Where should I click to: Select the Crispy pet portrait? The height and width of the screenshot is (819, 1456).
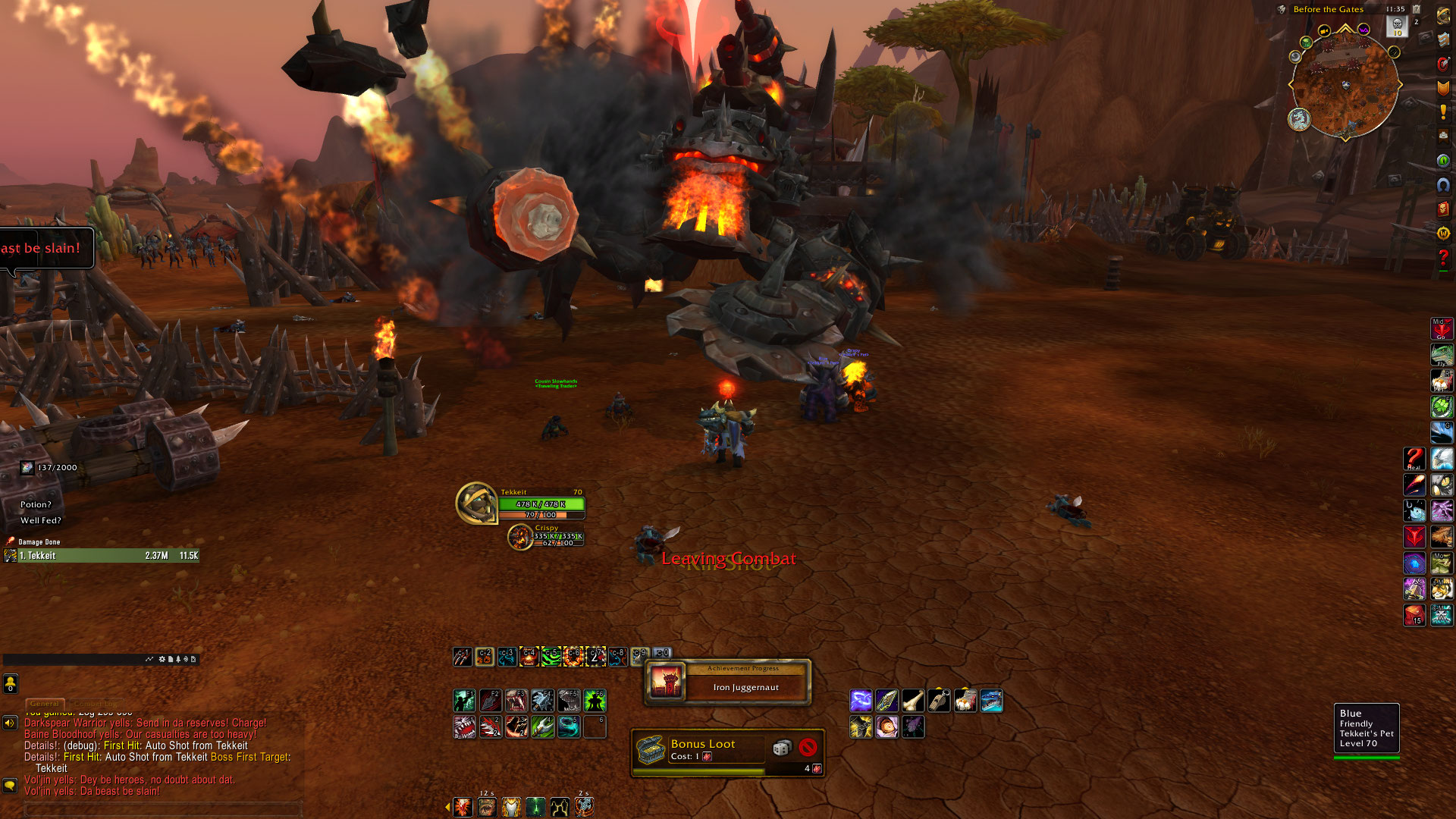click(520, 537)
